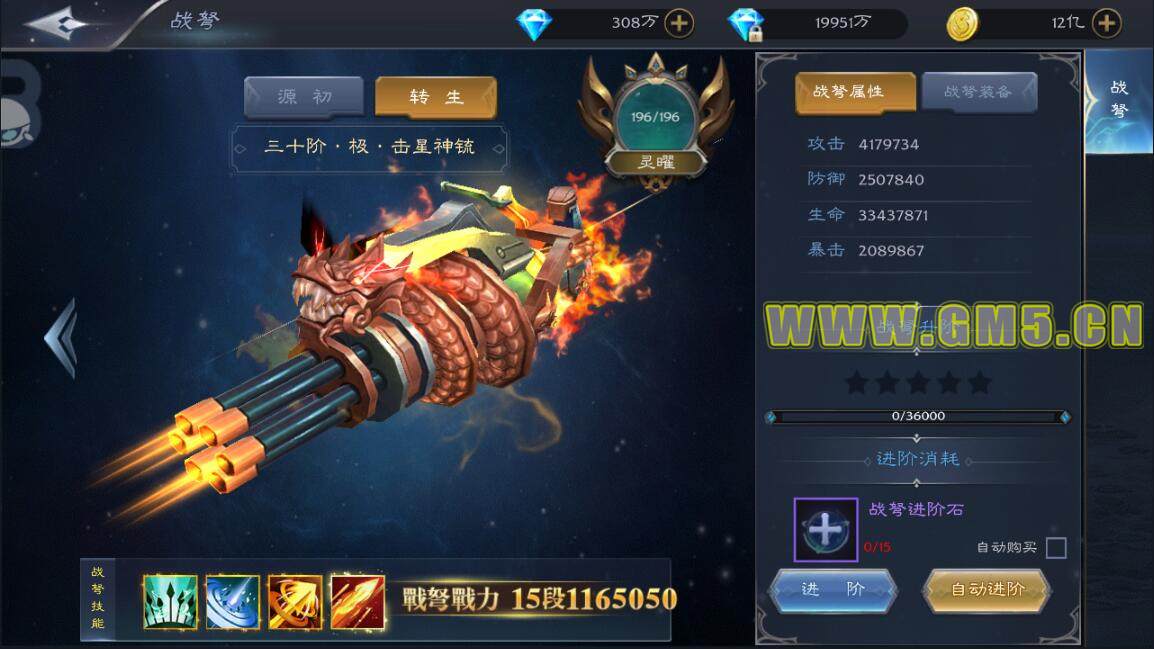View the orange spinning arrows skill icon
Viewport: 1154px width, 649px height.
(295, 601)
